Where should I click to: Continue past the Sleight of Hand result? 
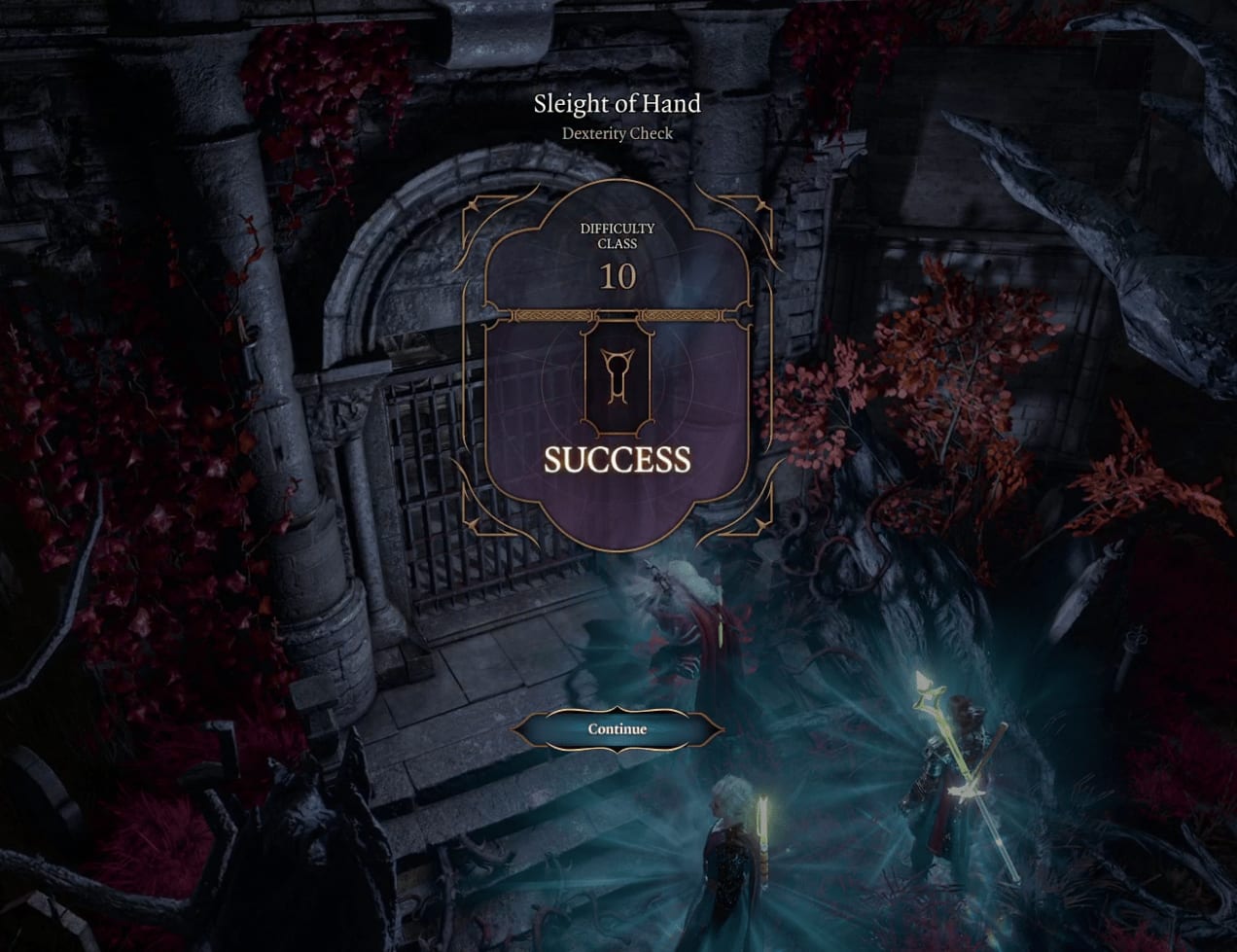617,729
